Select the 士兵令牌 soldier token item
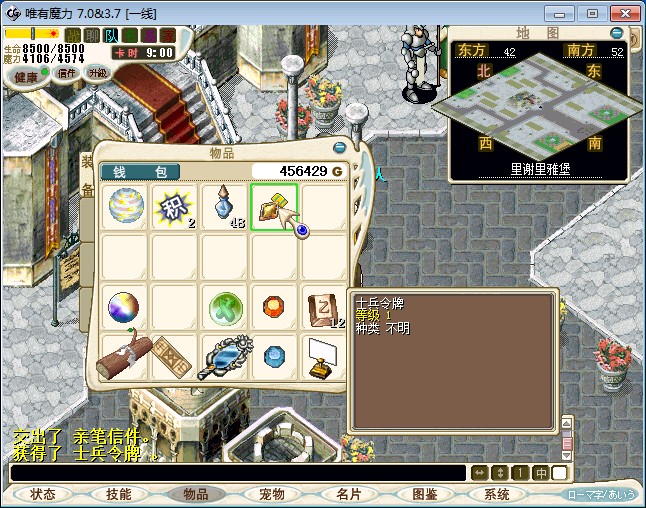Image resolution: width=646 pixels, height=508 pixels. (275, 207)
